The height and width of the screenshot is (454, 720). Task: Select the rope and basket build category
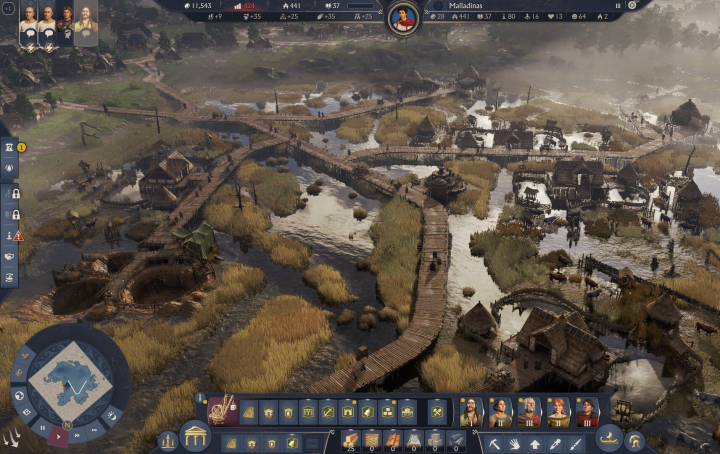pos(221,409)
